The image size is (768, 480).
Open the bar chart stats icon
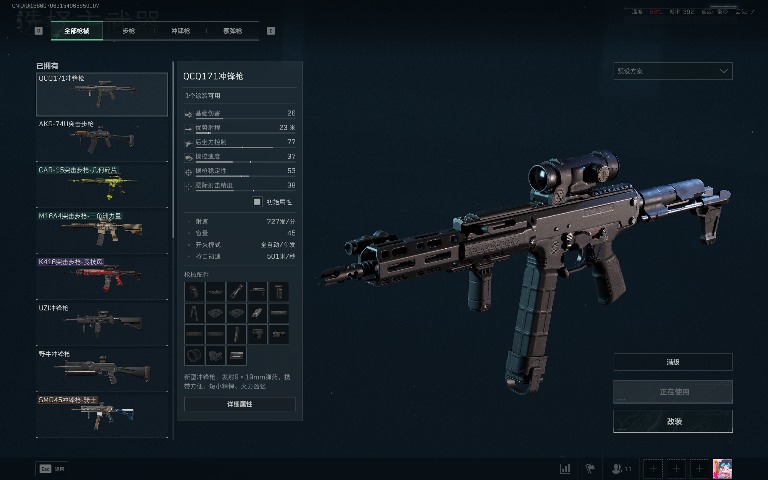[x=565, y=468]
